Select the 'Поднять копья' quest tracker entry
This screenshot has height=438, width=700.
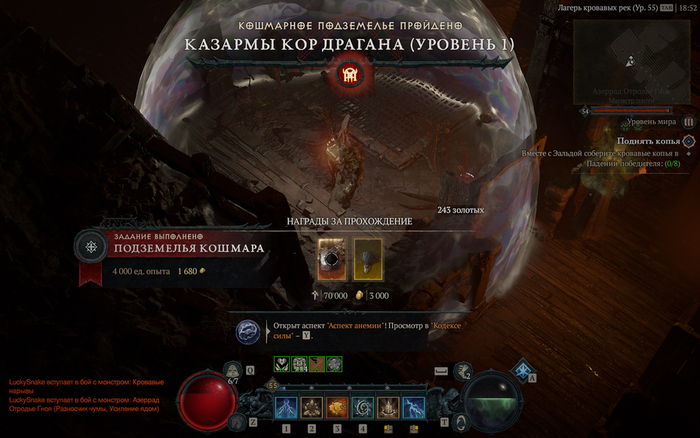pyautogui.click(x=655, y=141)
